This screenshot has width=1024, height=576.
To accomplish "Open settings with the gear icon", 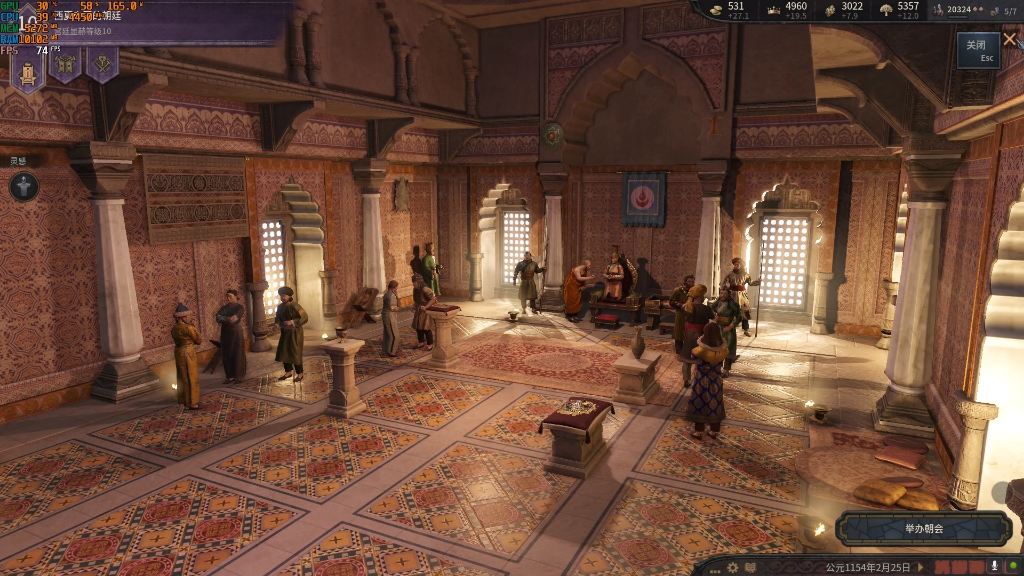I will click(x=733, y=567).
